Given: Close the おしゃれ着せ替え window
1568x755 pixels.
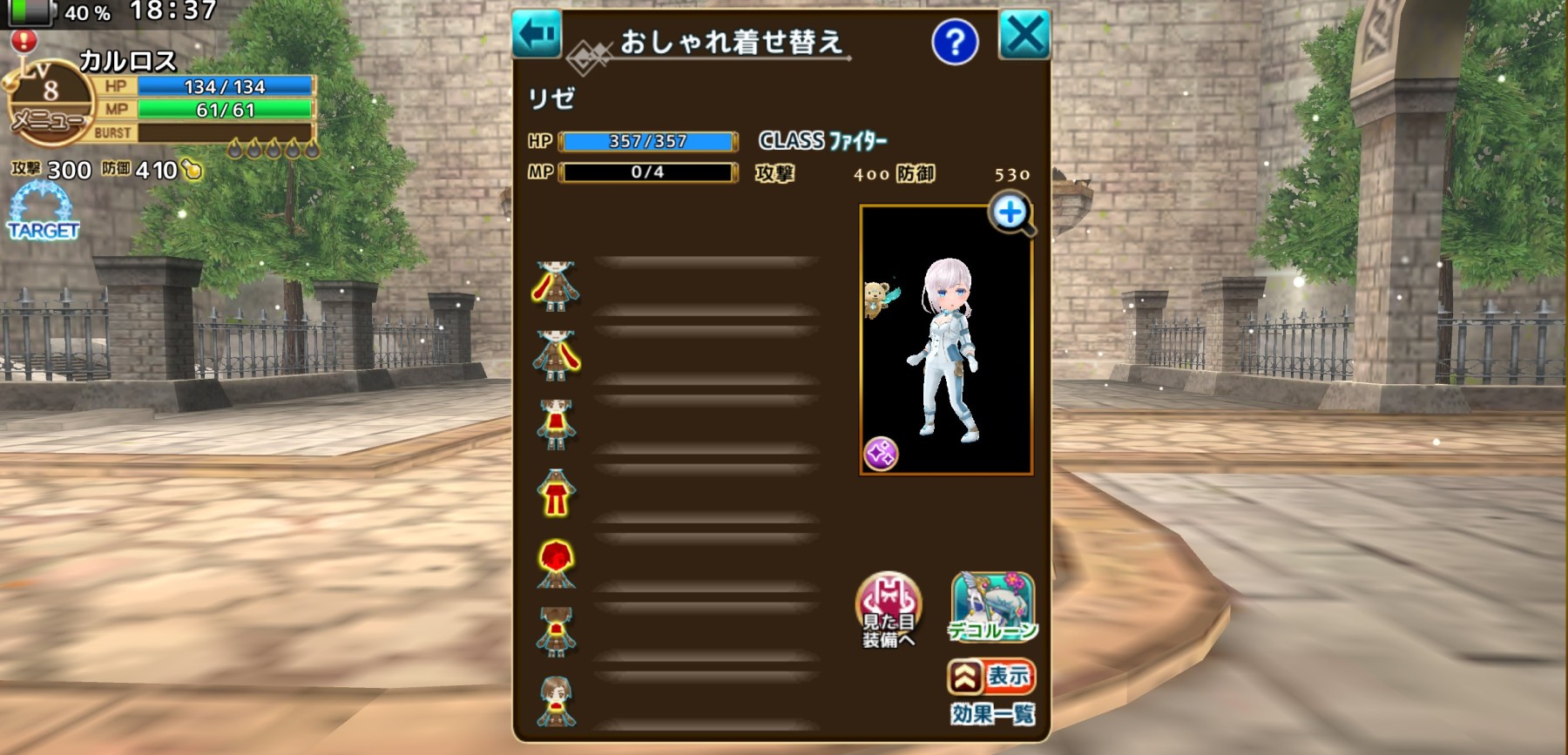Looking at the screenshot, I should (1024, 36).
